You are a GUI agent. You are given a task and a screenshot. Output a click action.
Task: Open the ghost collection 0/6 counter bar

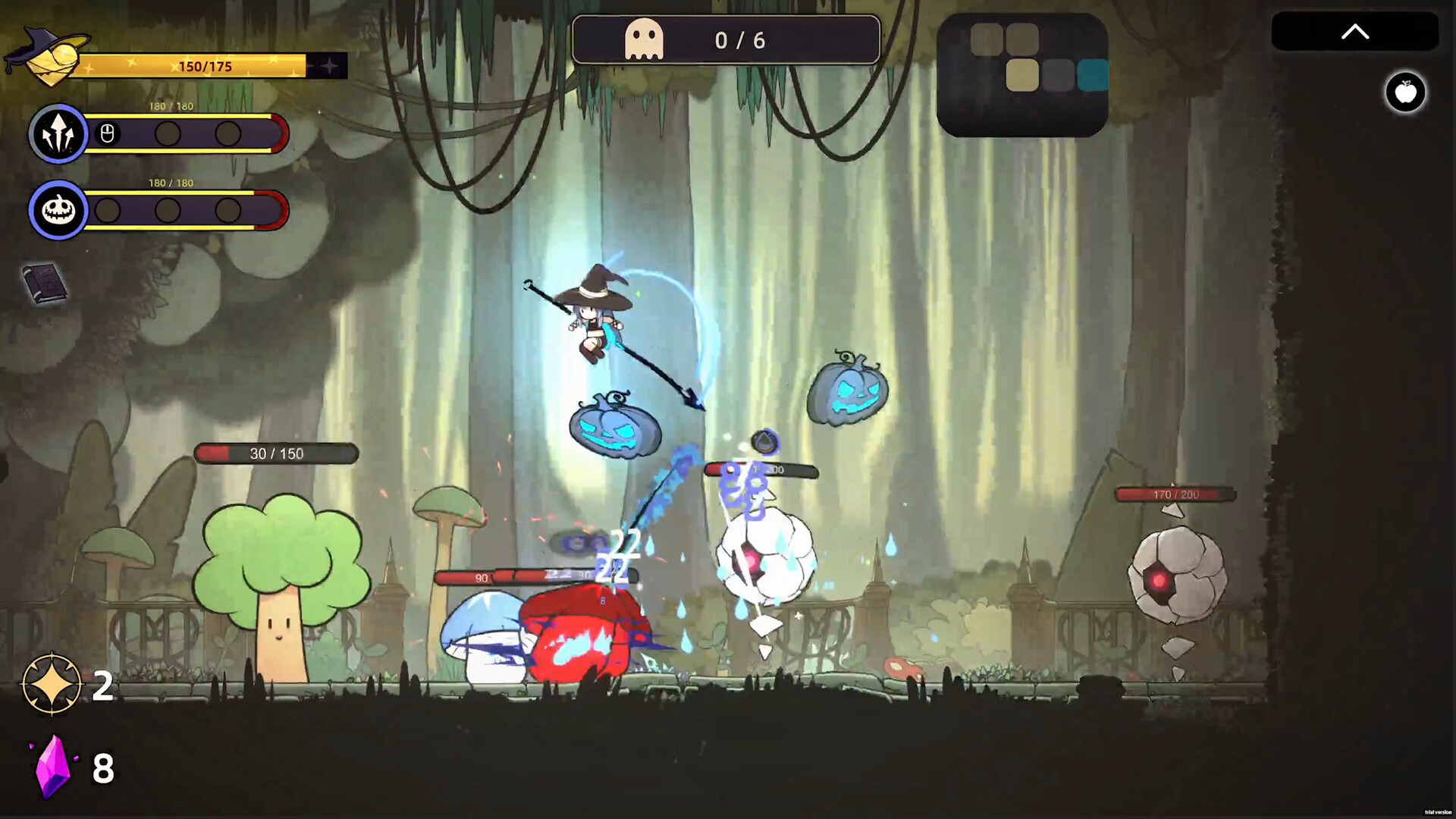(x=726, y=39)
